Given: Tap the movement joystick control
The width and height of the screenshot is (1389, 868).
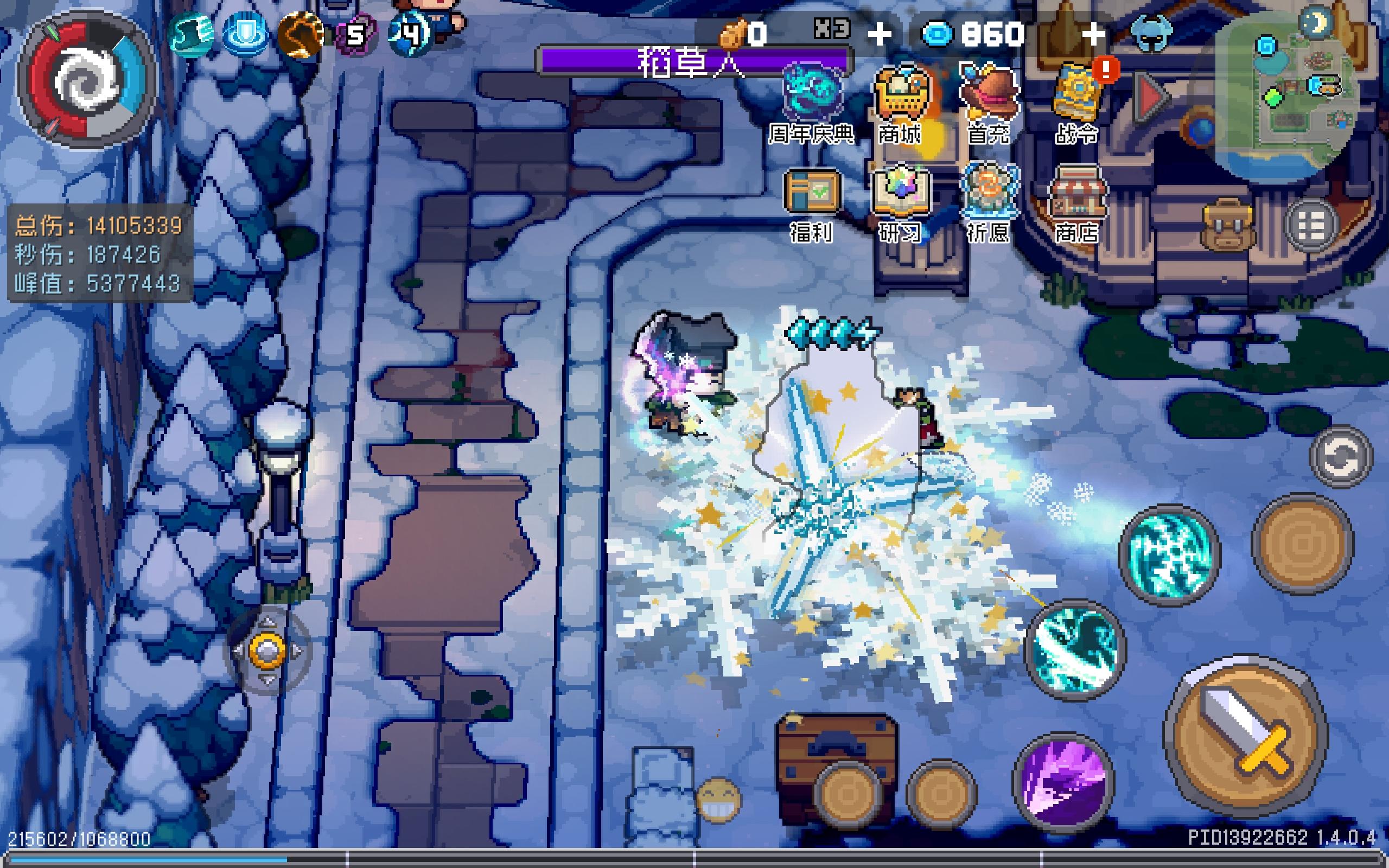Looking at the screenshot, I should pos(267,650).
